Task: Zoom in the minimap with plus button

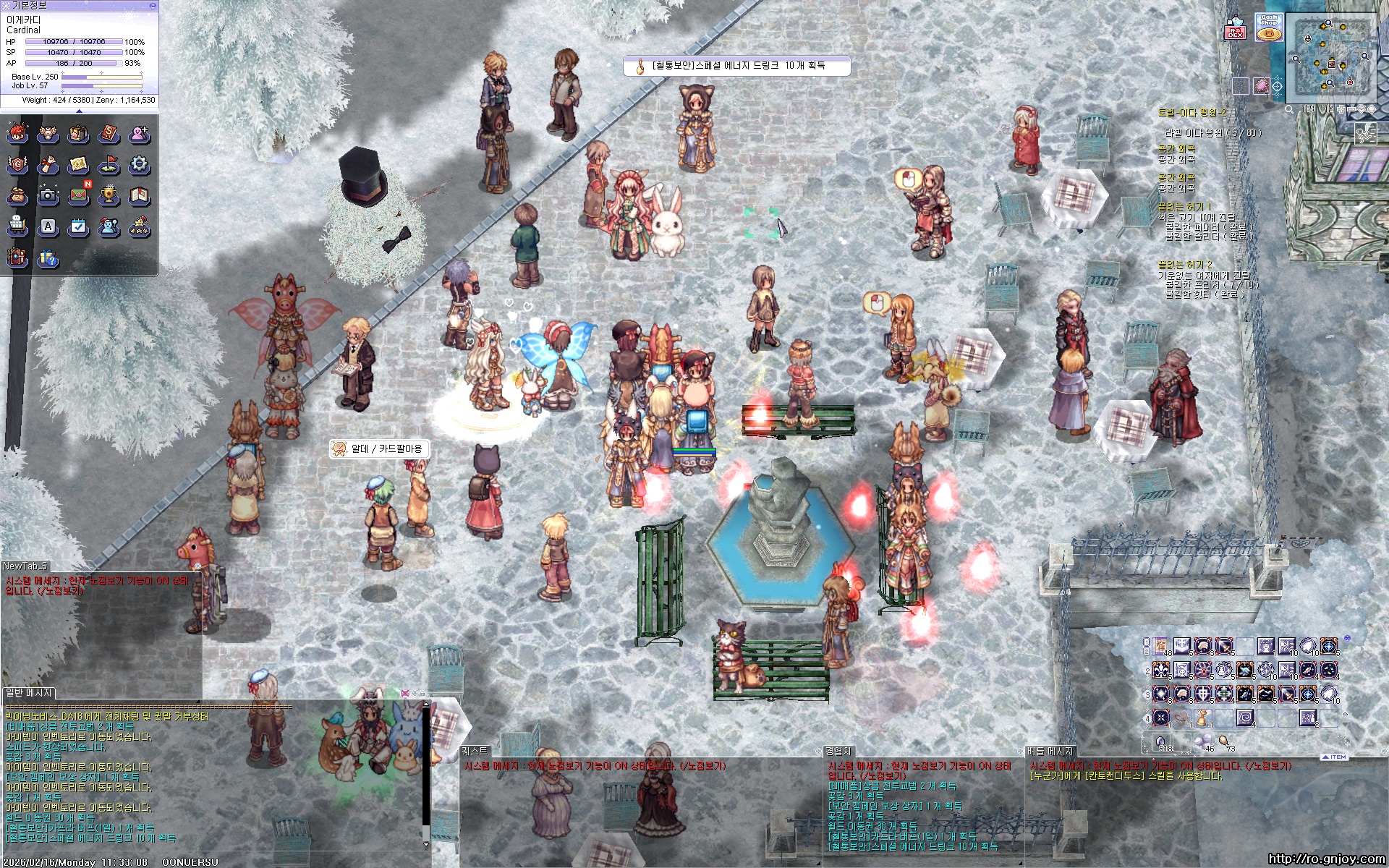Action: point(1341,109)
